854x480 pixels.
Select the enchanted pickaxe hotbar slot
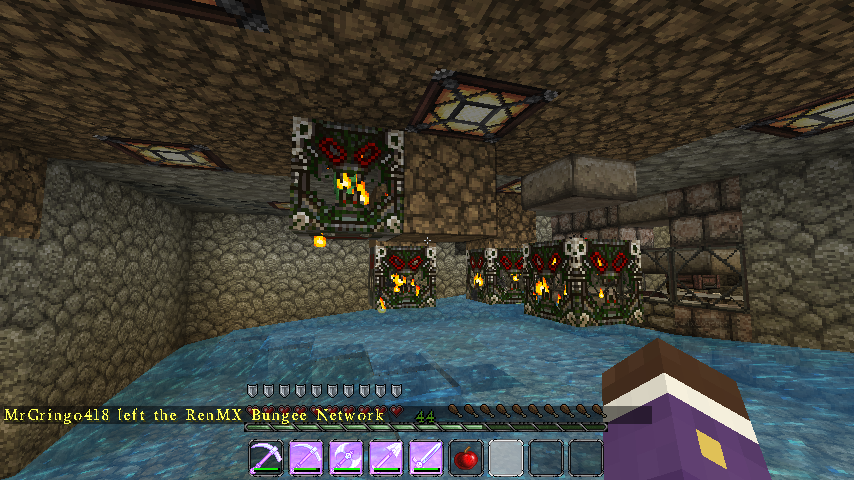[266, 458]
